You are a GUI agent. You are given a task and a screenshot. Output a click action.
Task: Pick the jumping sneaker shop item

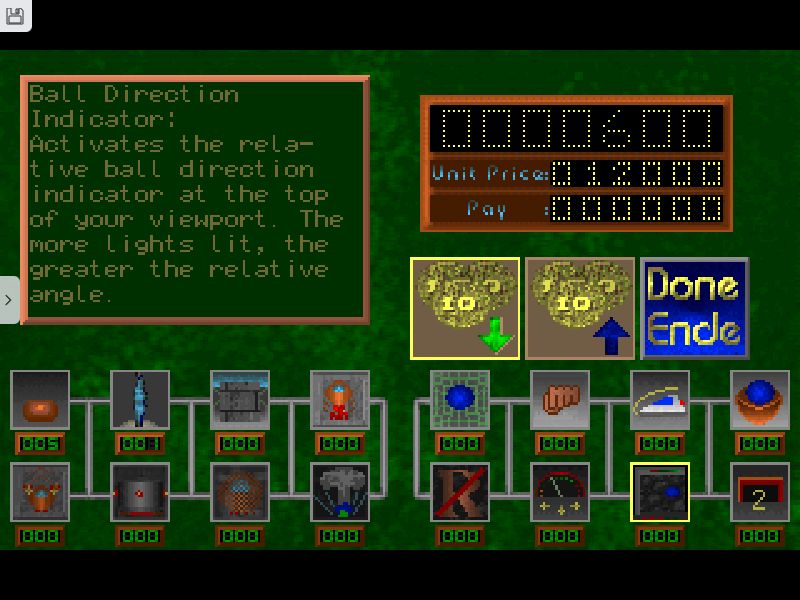(660, 400)
